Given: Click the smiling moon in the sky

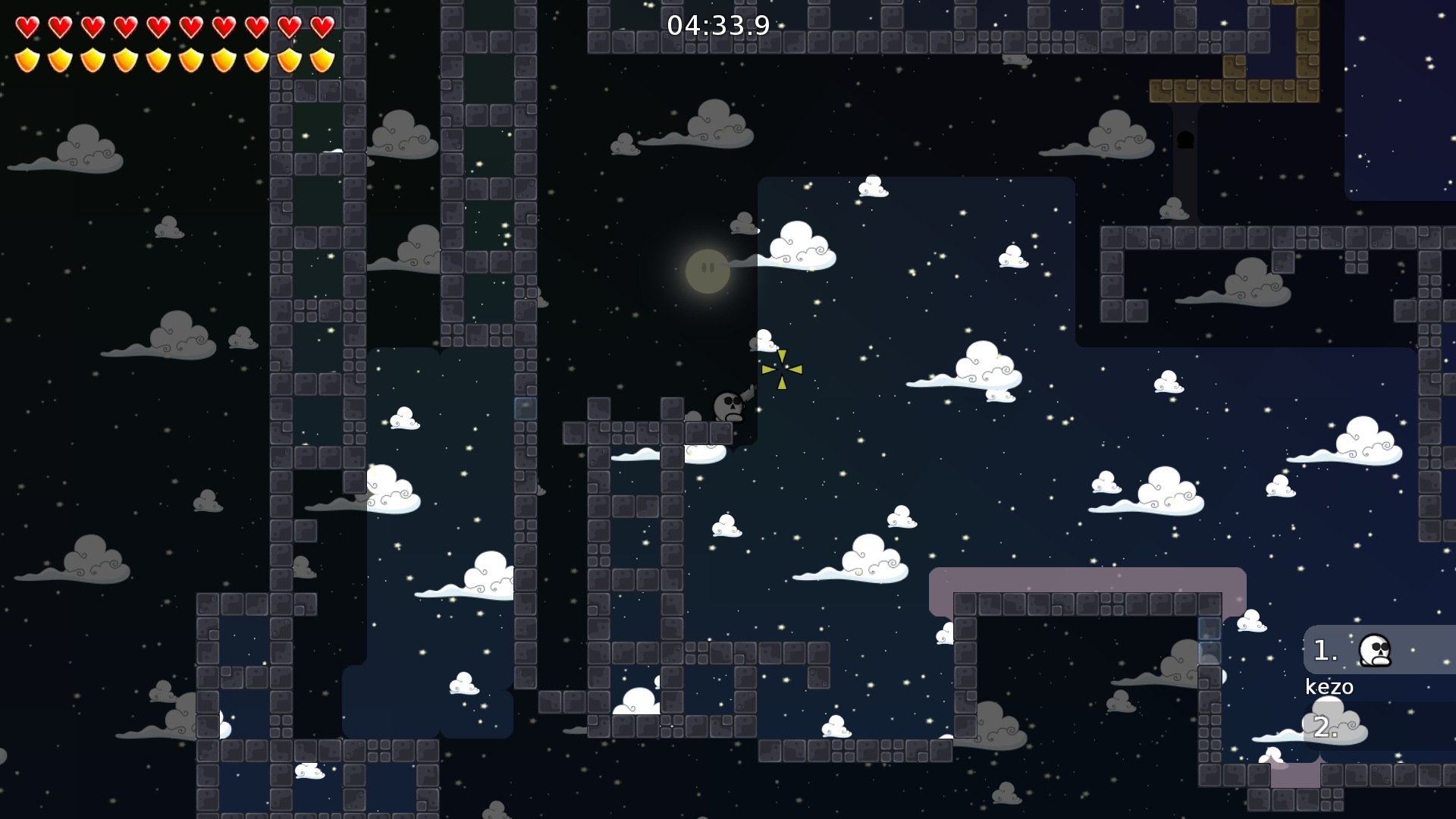Looking at the screenshot, I should click(707, 270).
